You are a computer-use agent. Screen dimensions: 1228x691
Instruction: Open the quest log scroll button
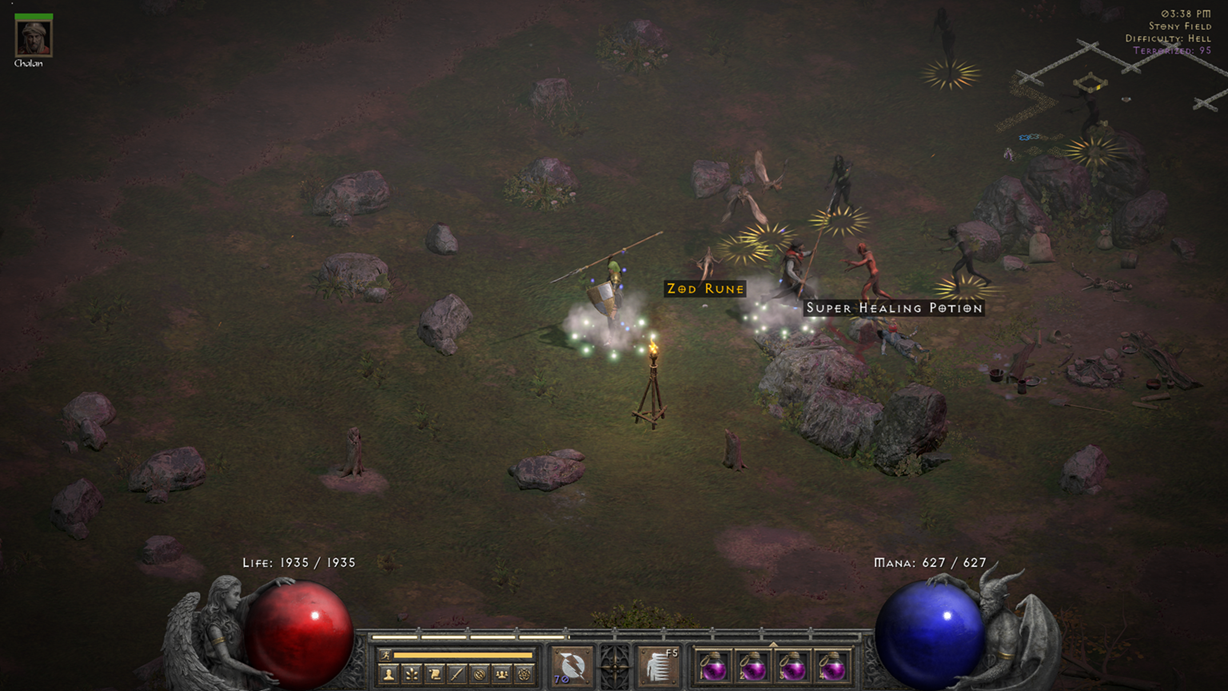tap(434, 675)
